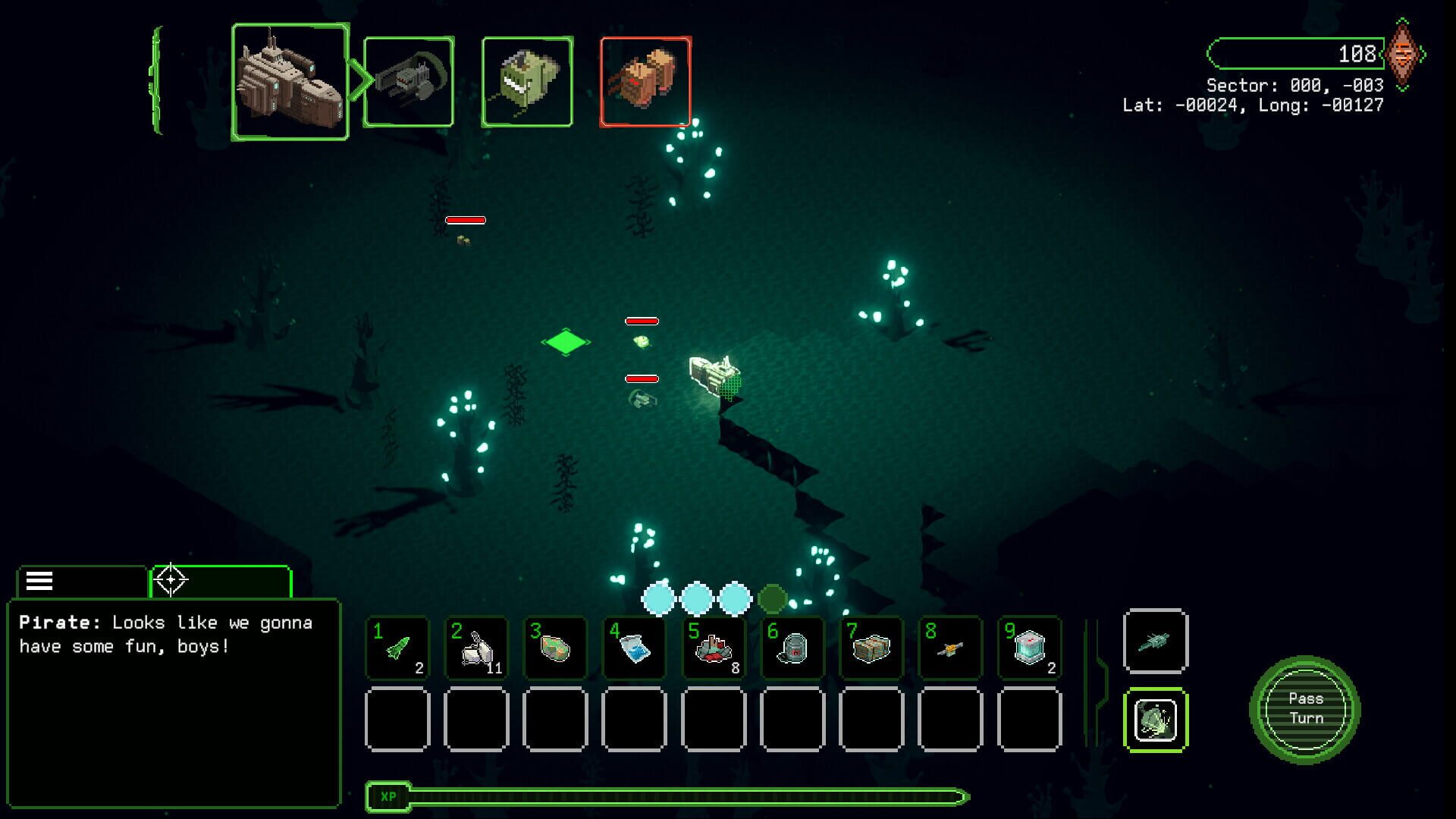Select the ore chunk in hotbar slot 3
The height and width of the screenshot is (819, 1456).
pos(555,648)
